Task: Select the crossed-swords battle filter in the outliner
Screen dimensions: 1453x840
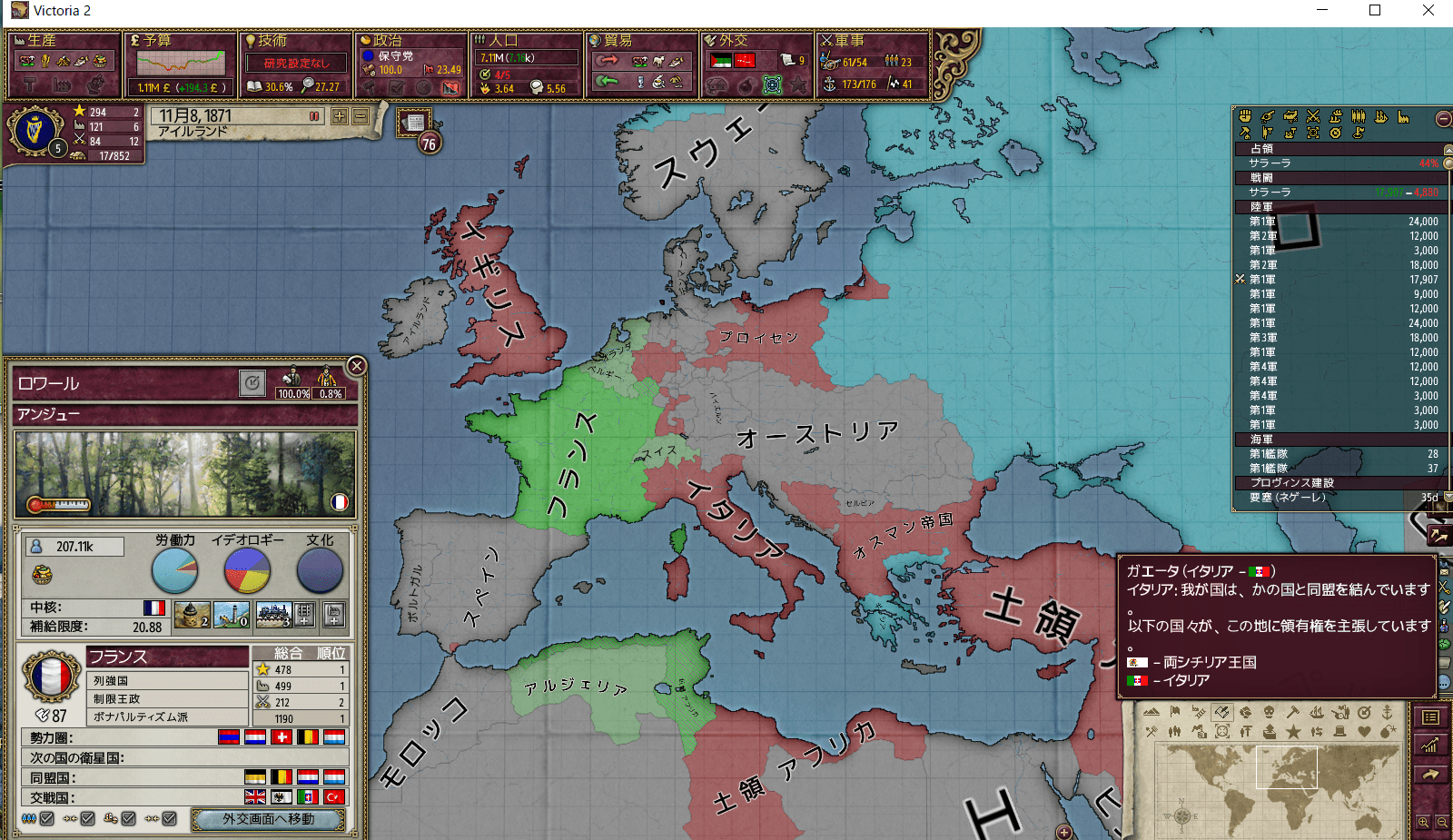Action: coord(1313,116)
